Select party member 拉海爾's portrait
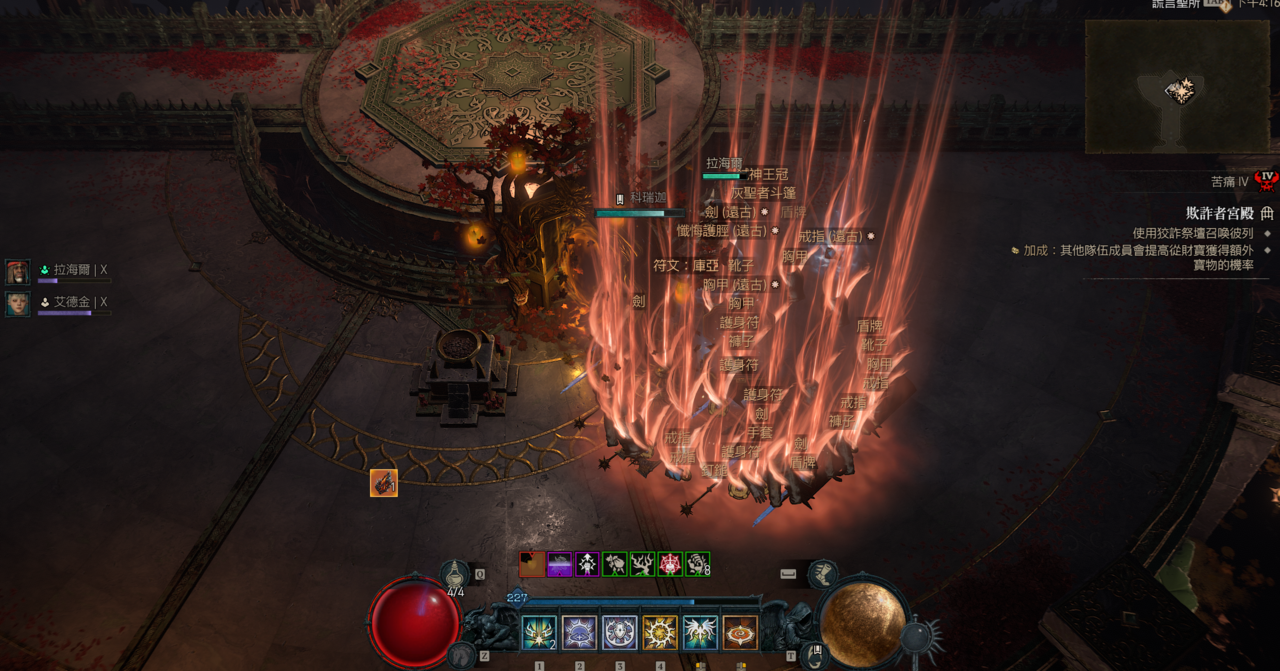1280x671 pixels. (18, 272)
